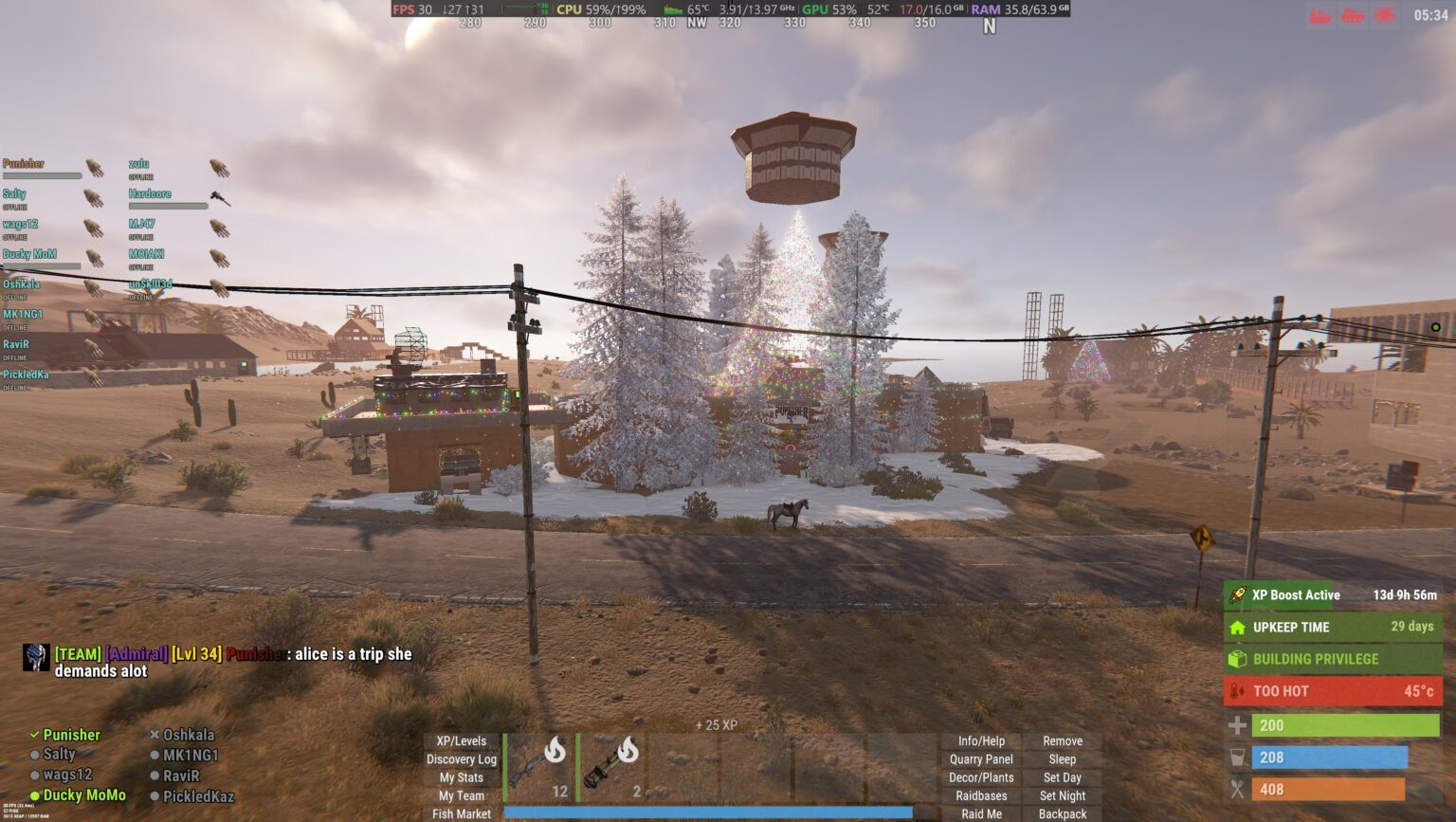This screenshot has width=1456, height=822.
Task: Click the Building Privilege tool cupboard icon
Action: click(x=1236, y=659)
